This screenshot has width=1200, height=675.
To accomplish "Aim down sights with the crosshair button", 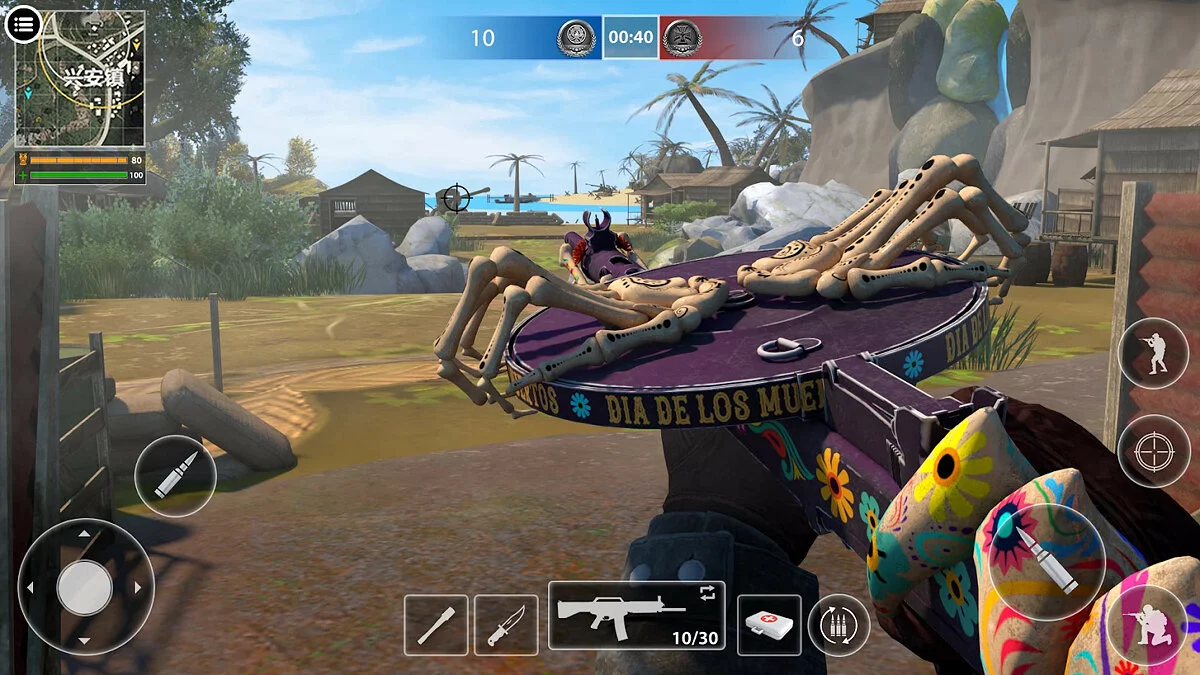I will tap(1153, 450).
